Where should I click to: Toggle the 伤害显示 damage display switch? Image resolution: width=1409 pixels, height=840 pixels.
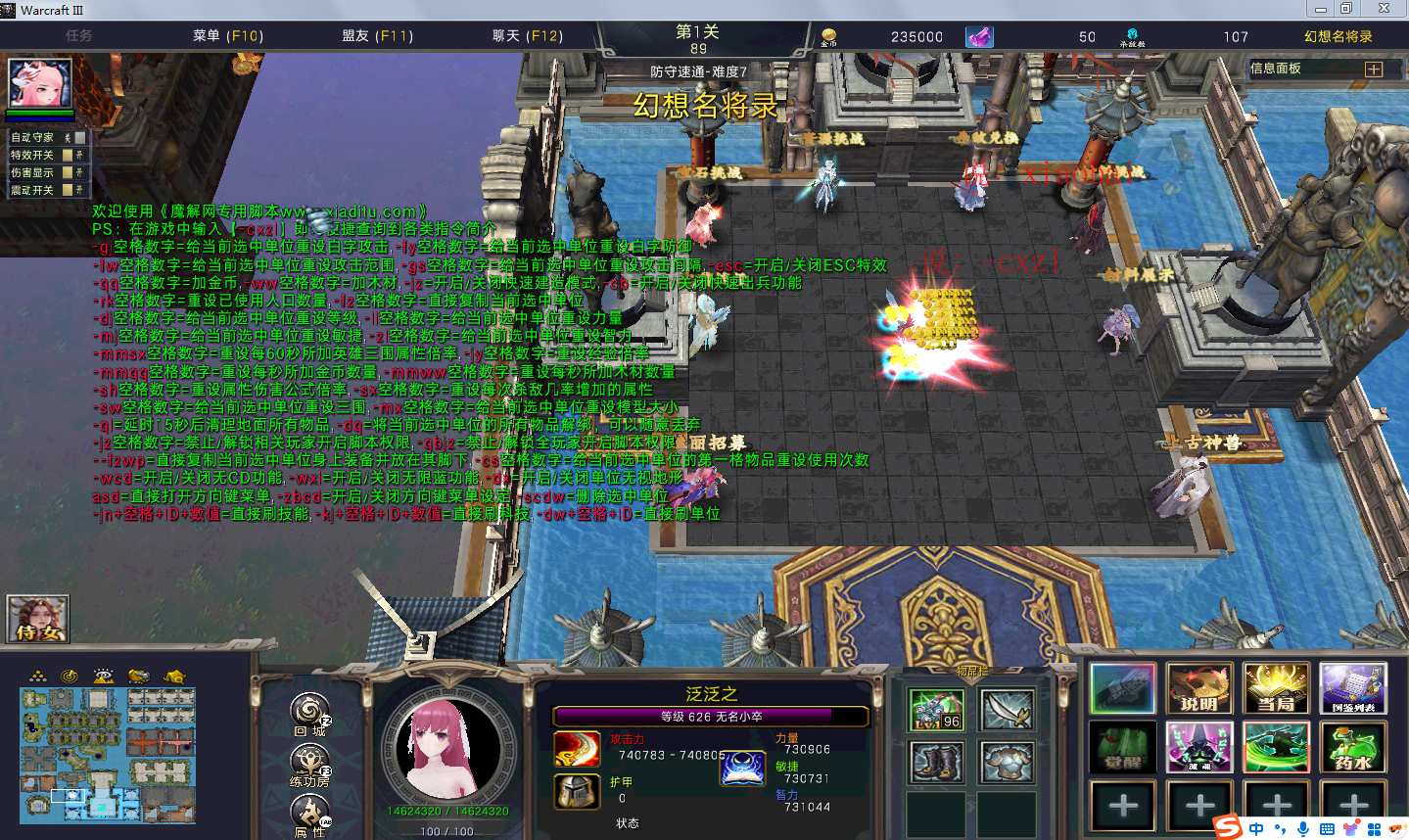pyautogui.click(x=68, y=172)
